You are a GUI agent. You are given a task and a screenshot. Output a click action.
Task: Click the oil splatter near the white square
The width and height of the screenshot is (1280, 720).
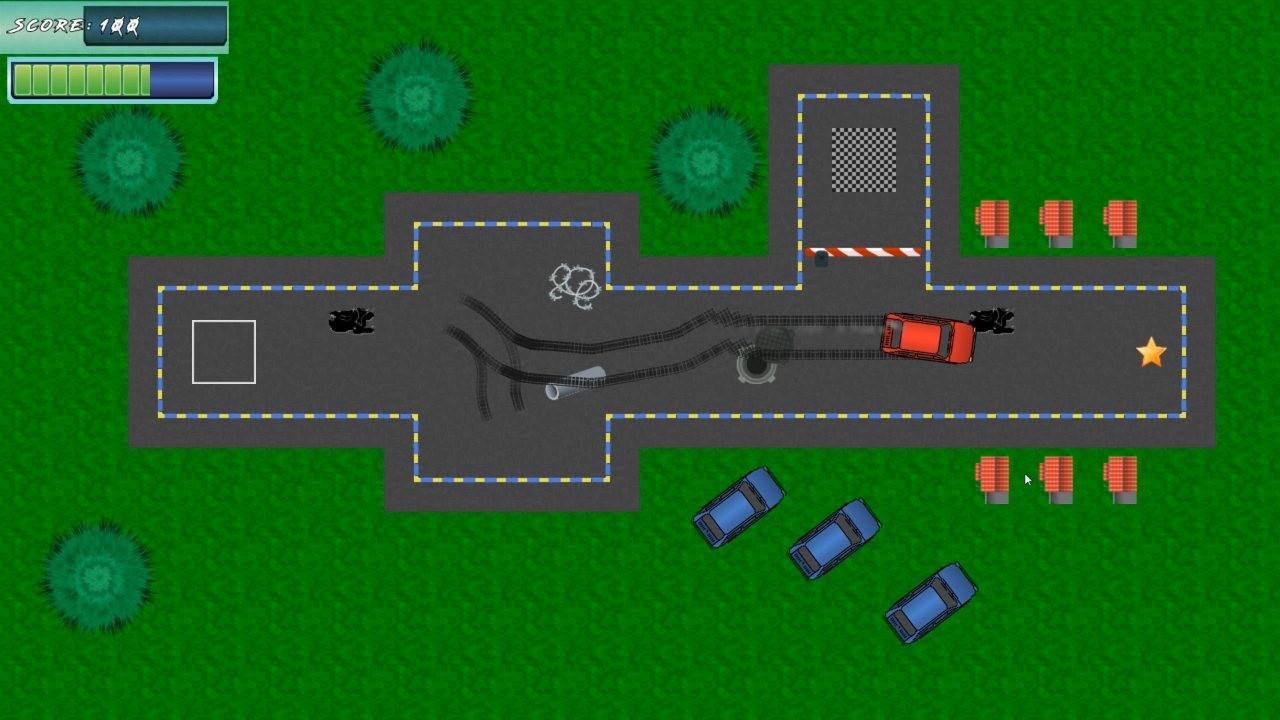[x=350, y=322]
